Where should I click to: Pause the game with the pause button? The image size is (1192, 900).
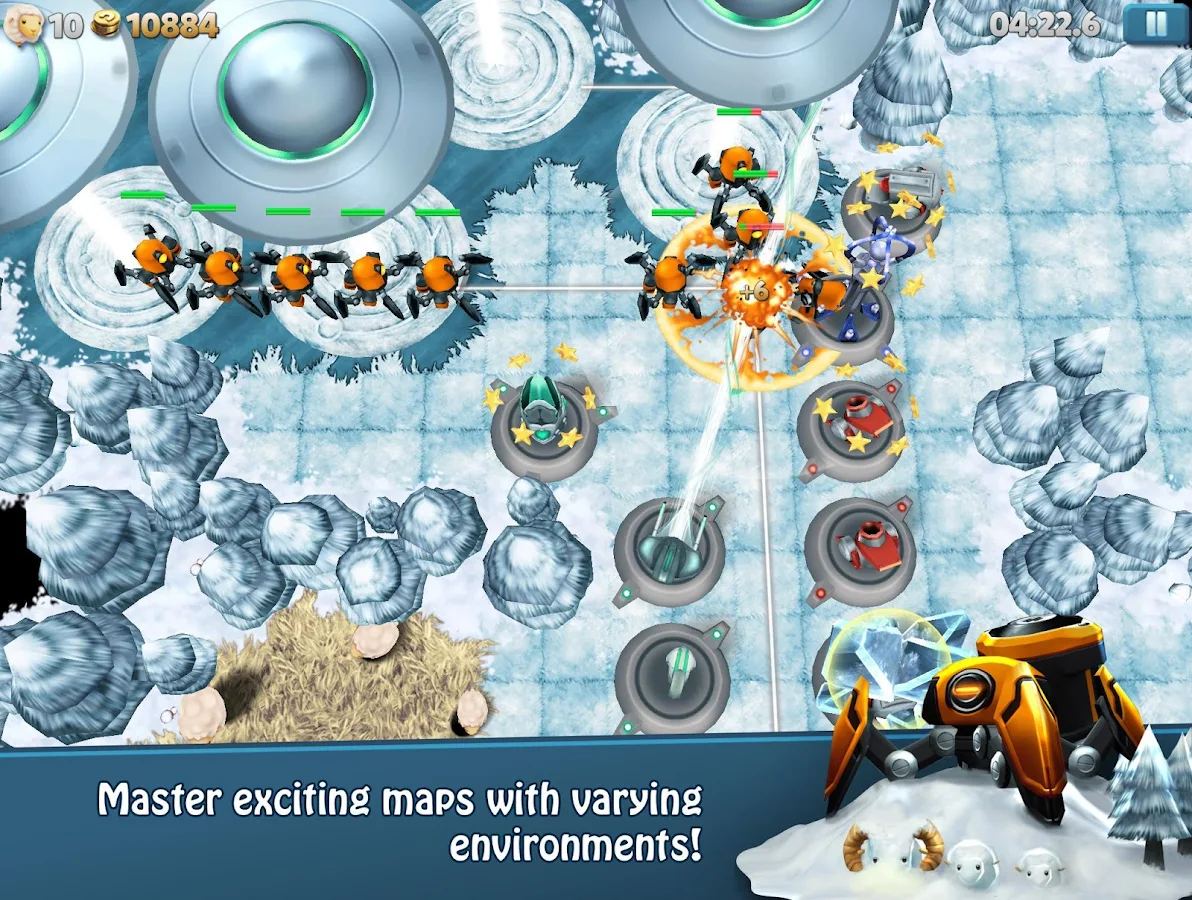click(x=1155, y=24)
